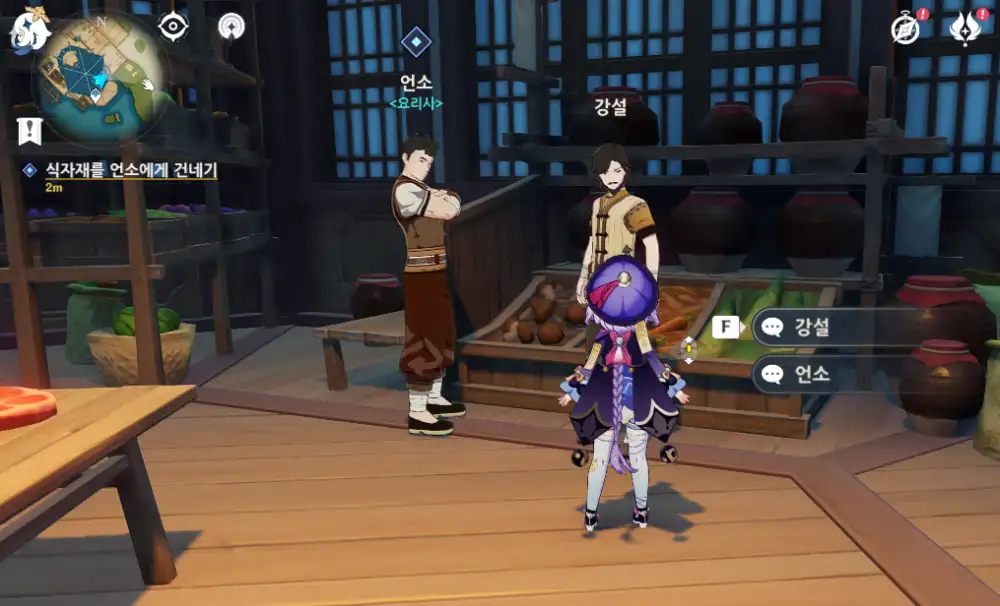Open the co-op mode icon
The image size is (1000, 606).
tap(232, 26)
